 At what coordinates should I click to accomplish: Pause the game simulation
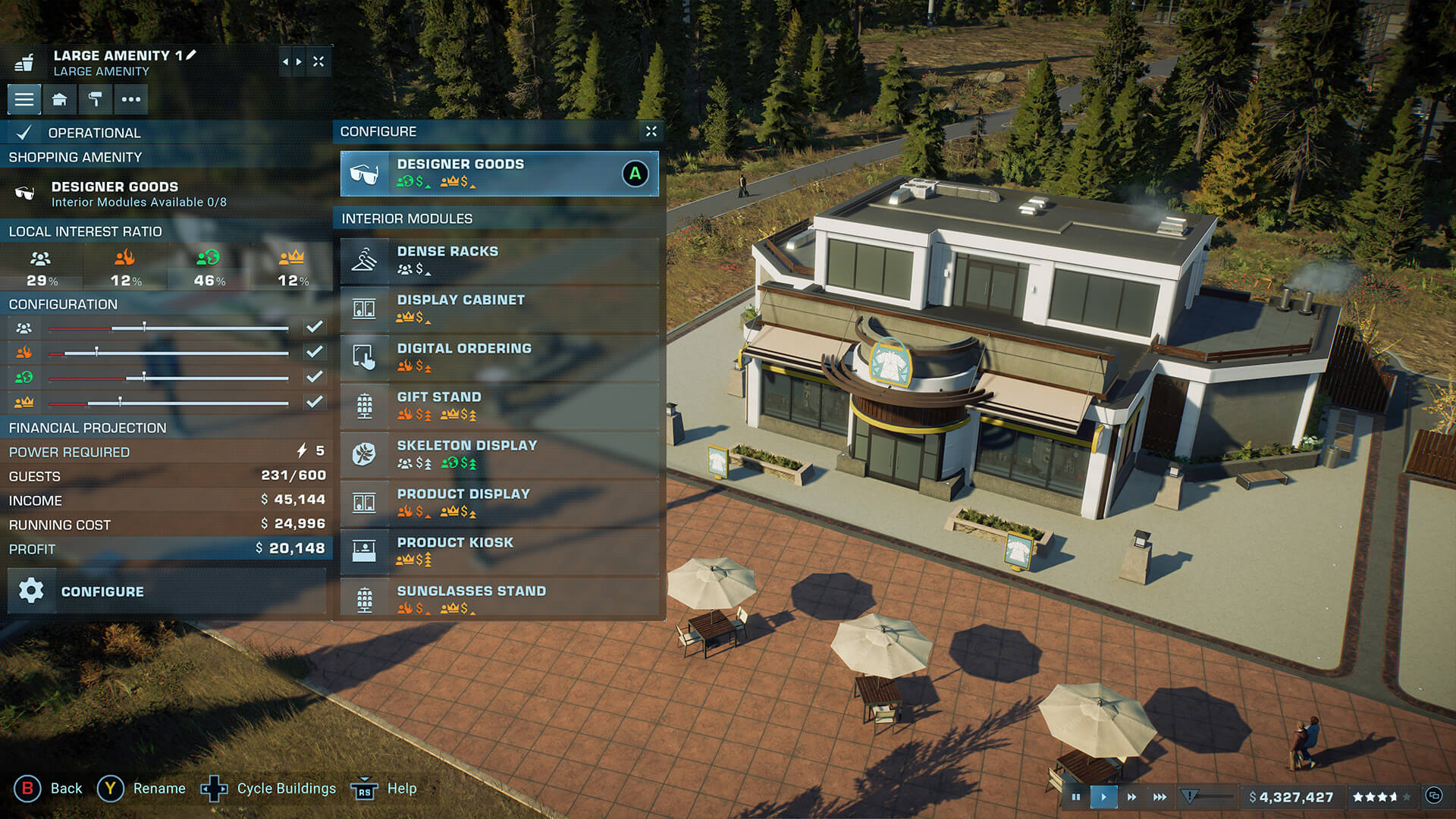[x=1076, y=797]
